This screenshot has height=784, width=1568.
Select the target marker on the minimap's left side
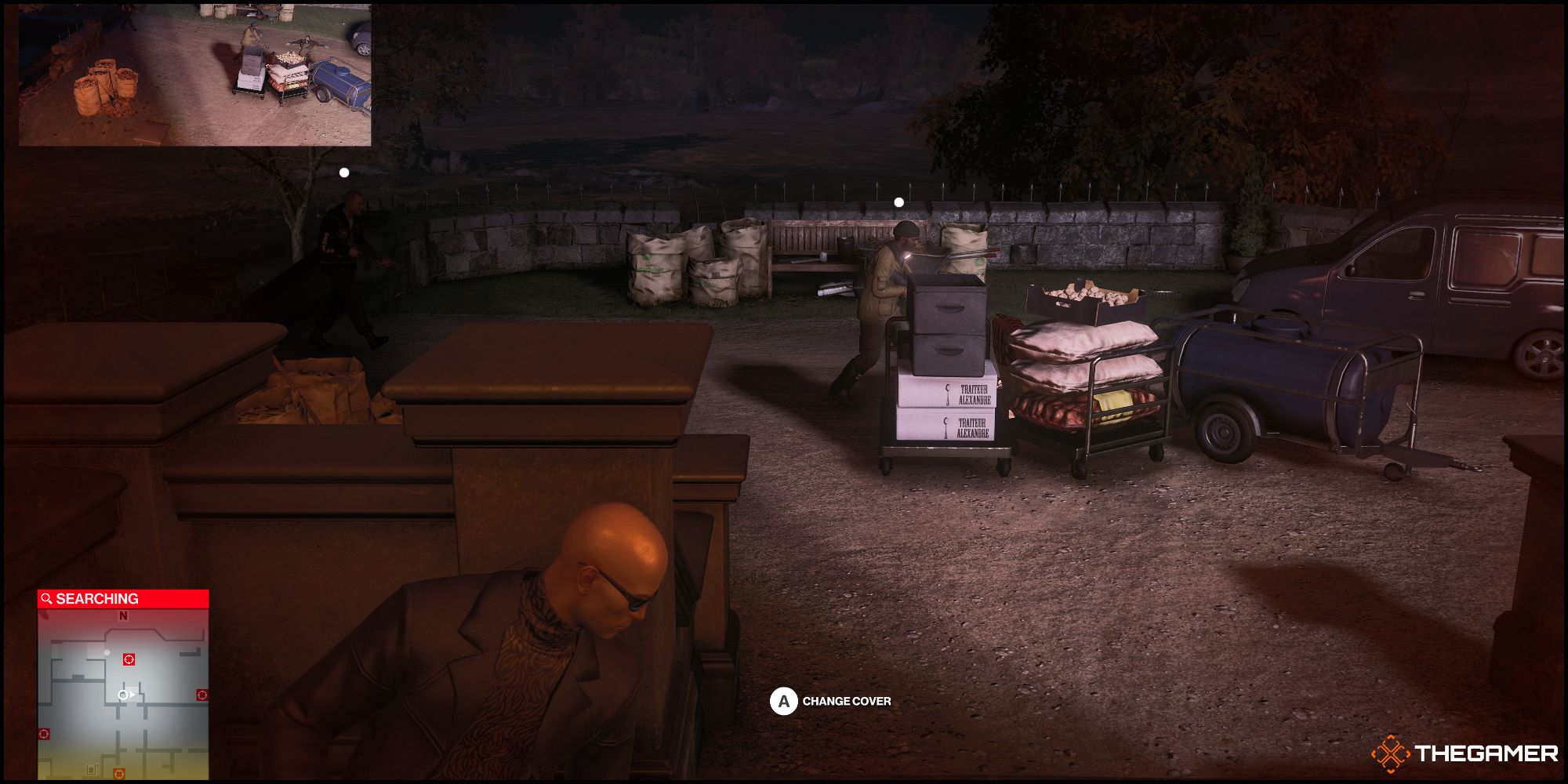click(x=44, y=734)
